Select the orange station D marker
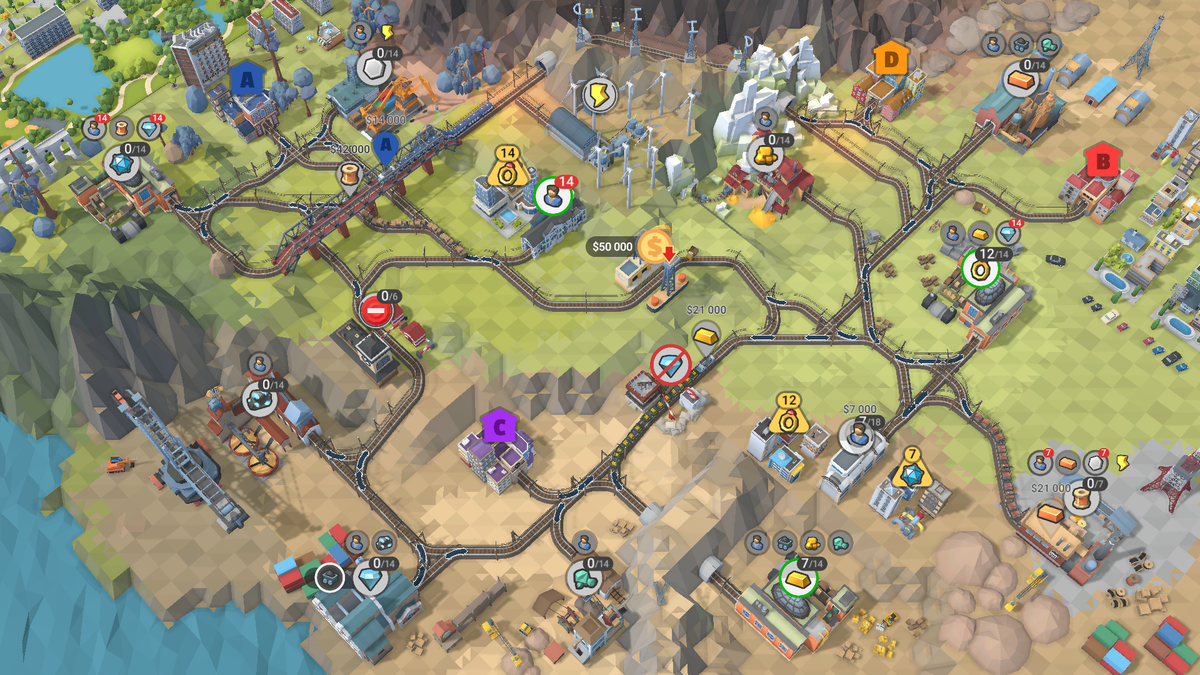The image size is (1200, 675). (890, 59)
